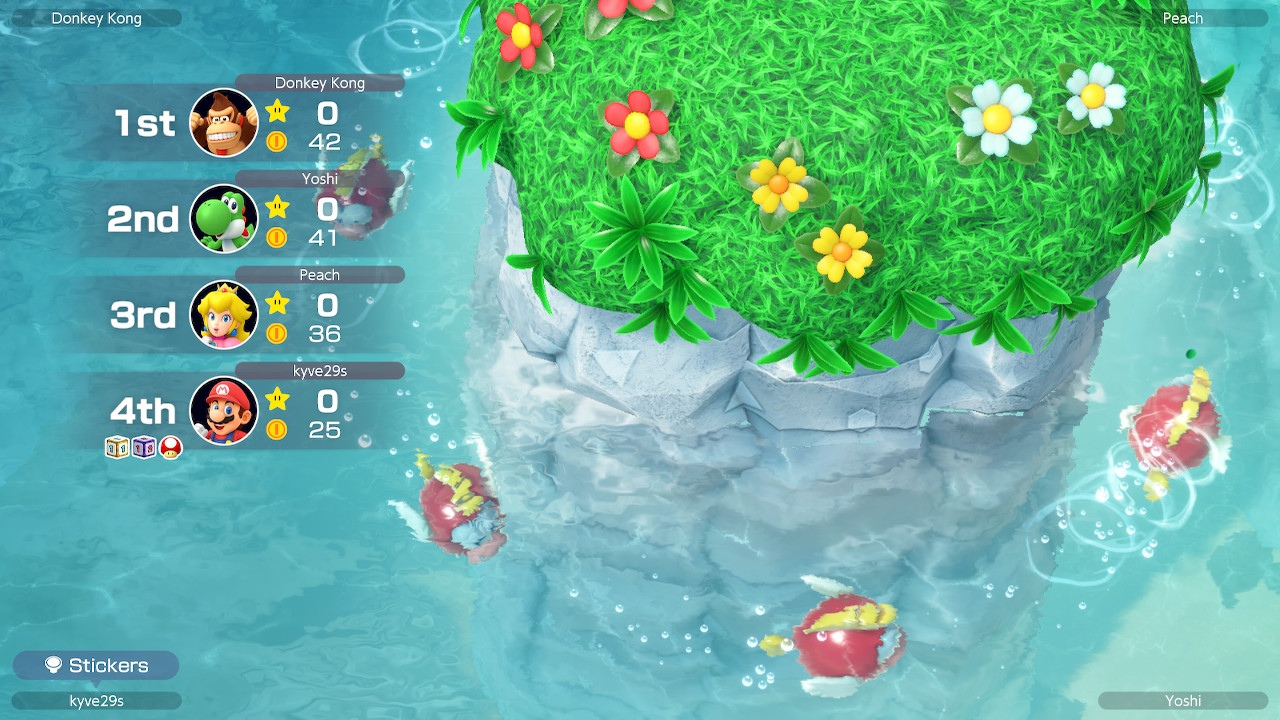Select the gold double dice item
The width and height of the screenshot is (1280, 720).
[x=118, y=448]
